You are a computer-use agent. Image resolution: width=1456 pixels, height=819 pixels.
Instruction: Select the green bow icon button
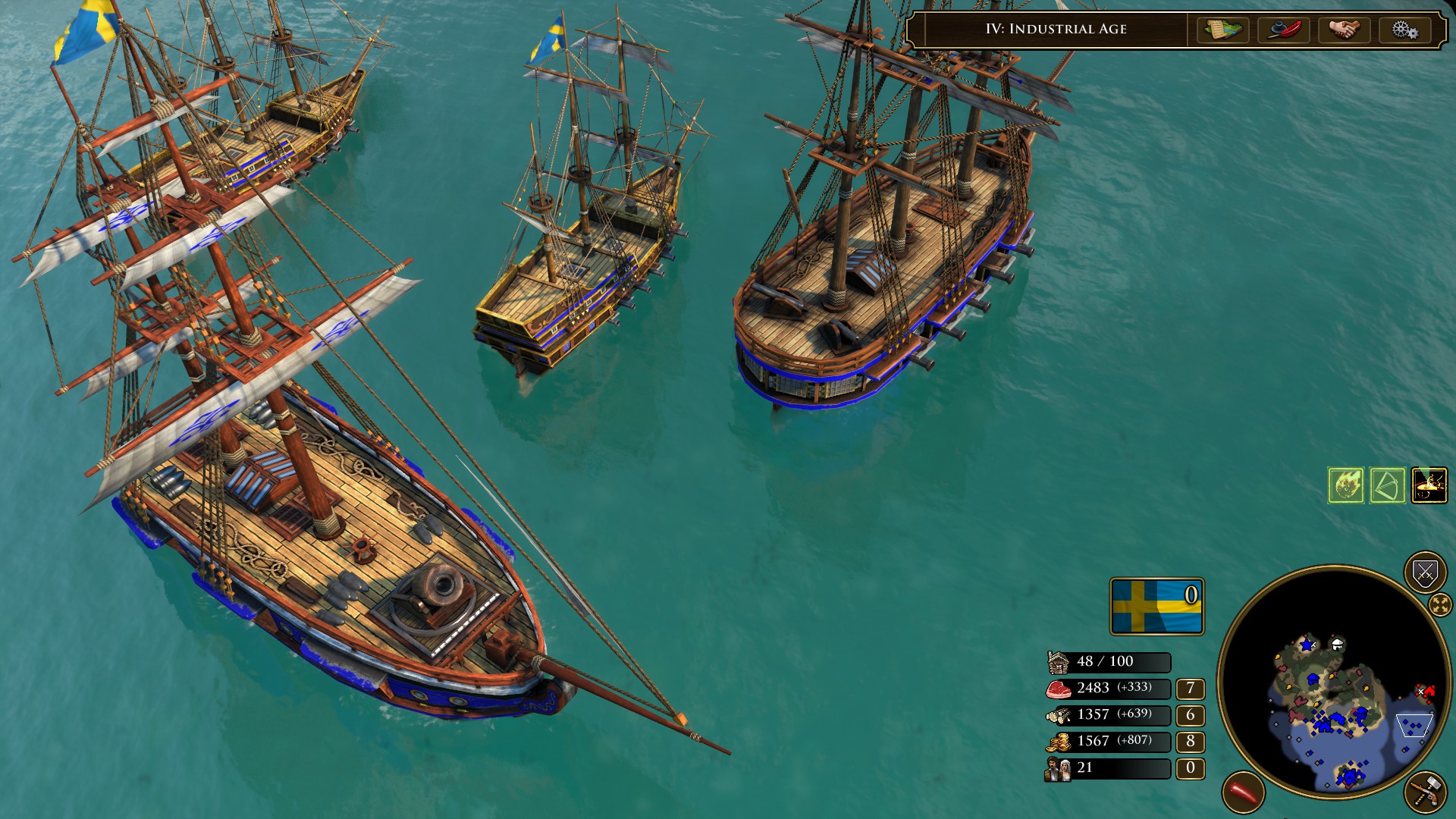point(1388,485)
